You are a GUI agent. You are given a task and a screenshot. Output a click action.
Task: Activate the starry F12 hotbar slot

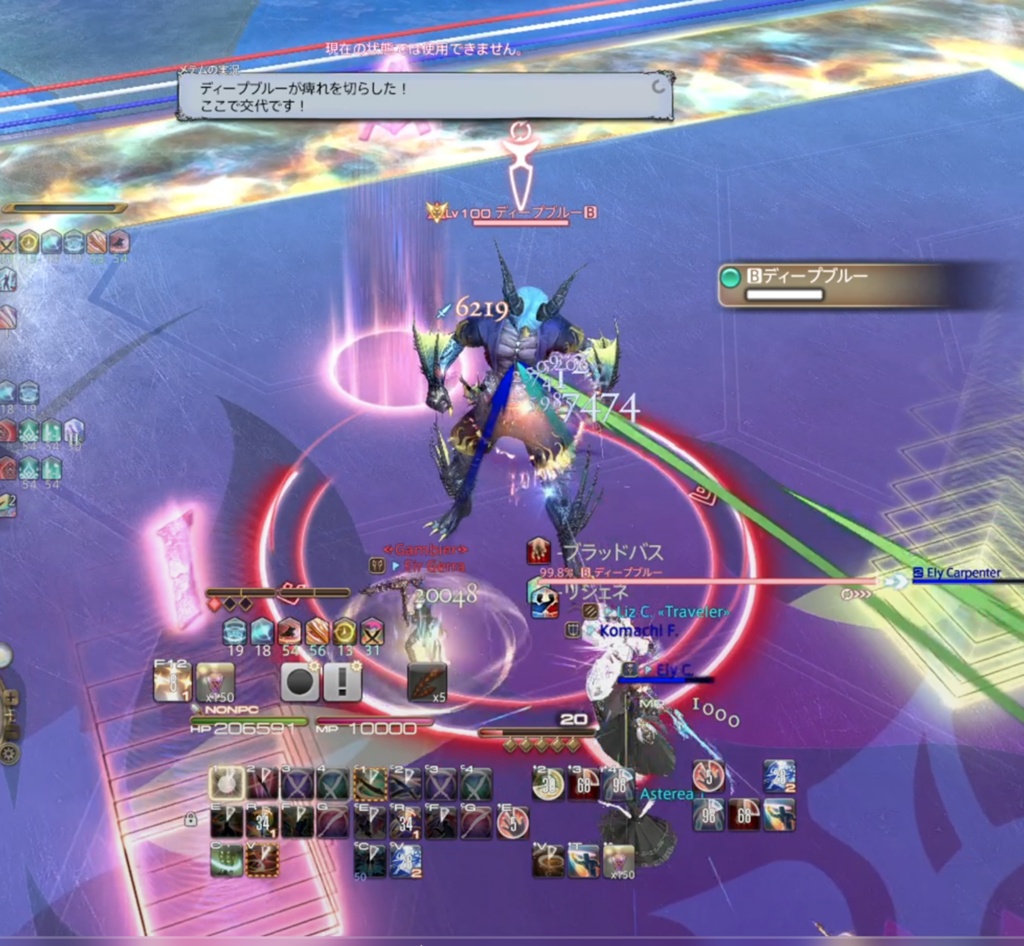[172, 682]
